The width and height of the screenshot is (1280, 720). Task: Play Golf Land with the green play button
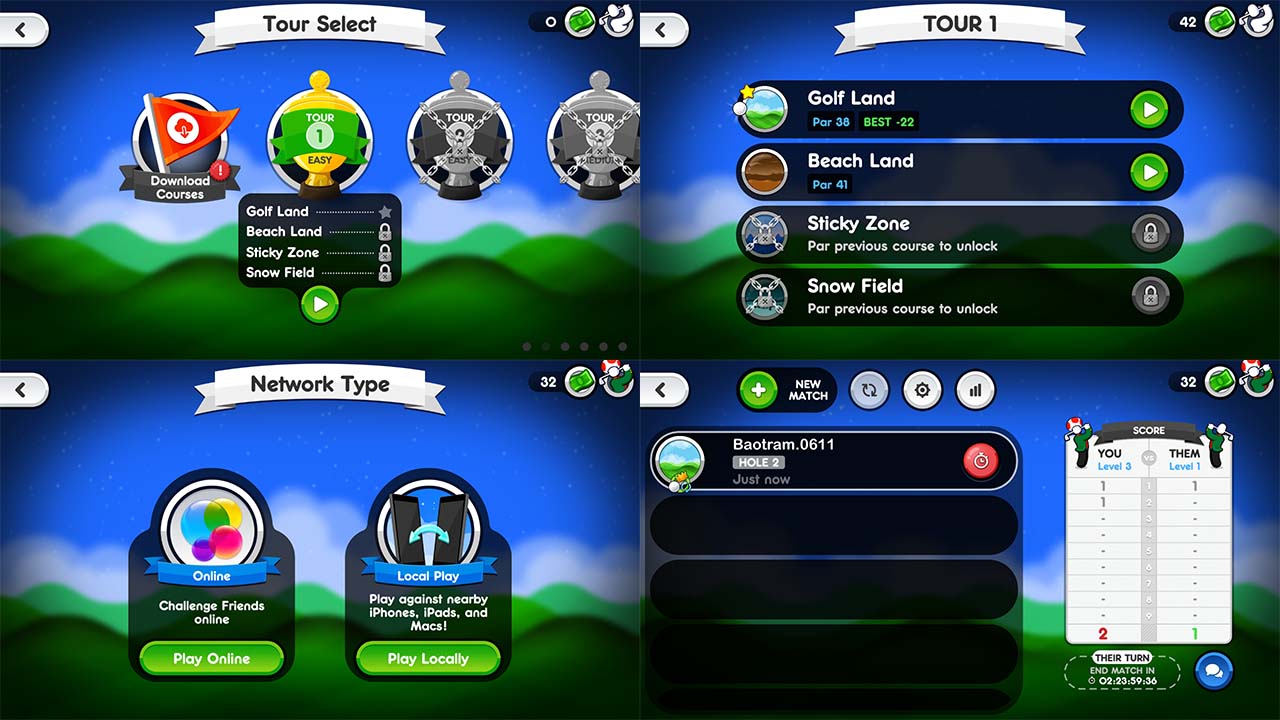tap(1149, 109)
